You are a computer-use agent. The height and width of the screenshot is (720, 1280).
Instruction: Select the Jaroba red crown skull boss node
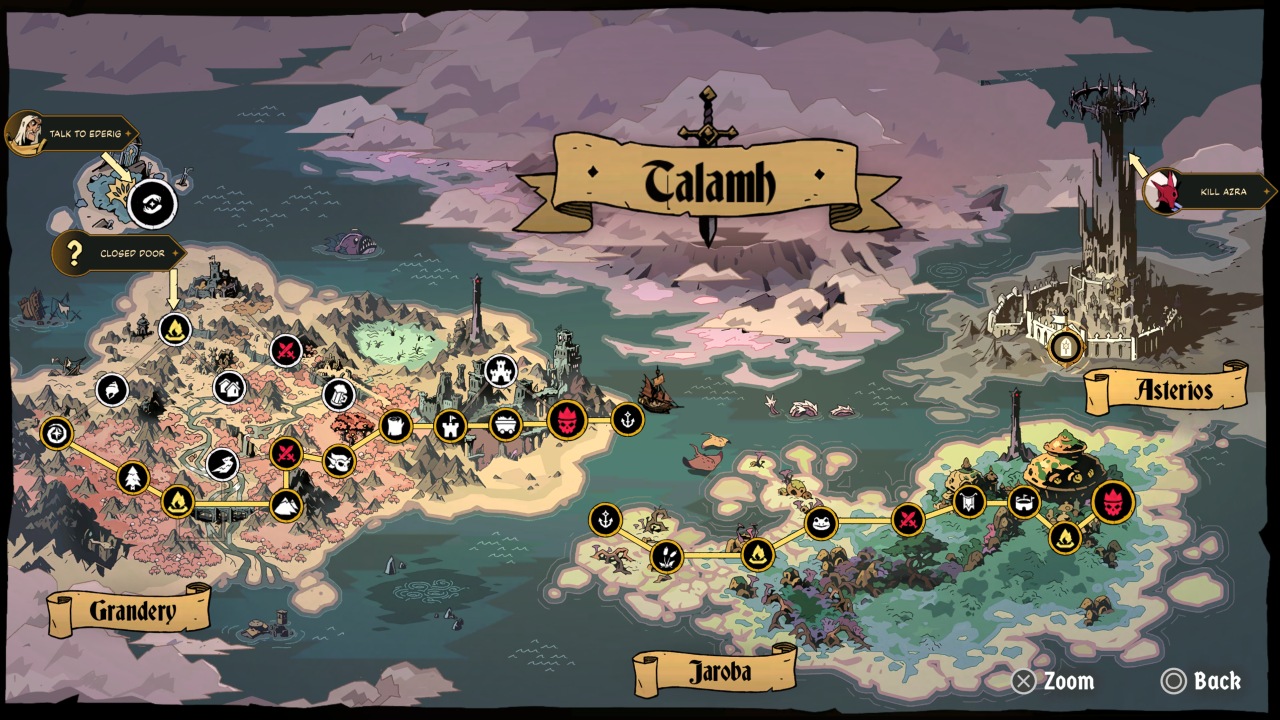click(x=1113, y=502)
